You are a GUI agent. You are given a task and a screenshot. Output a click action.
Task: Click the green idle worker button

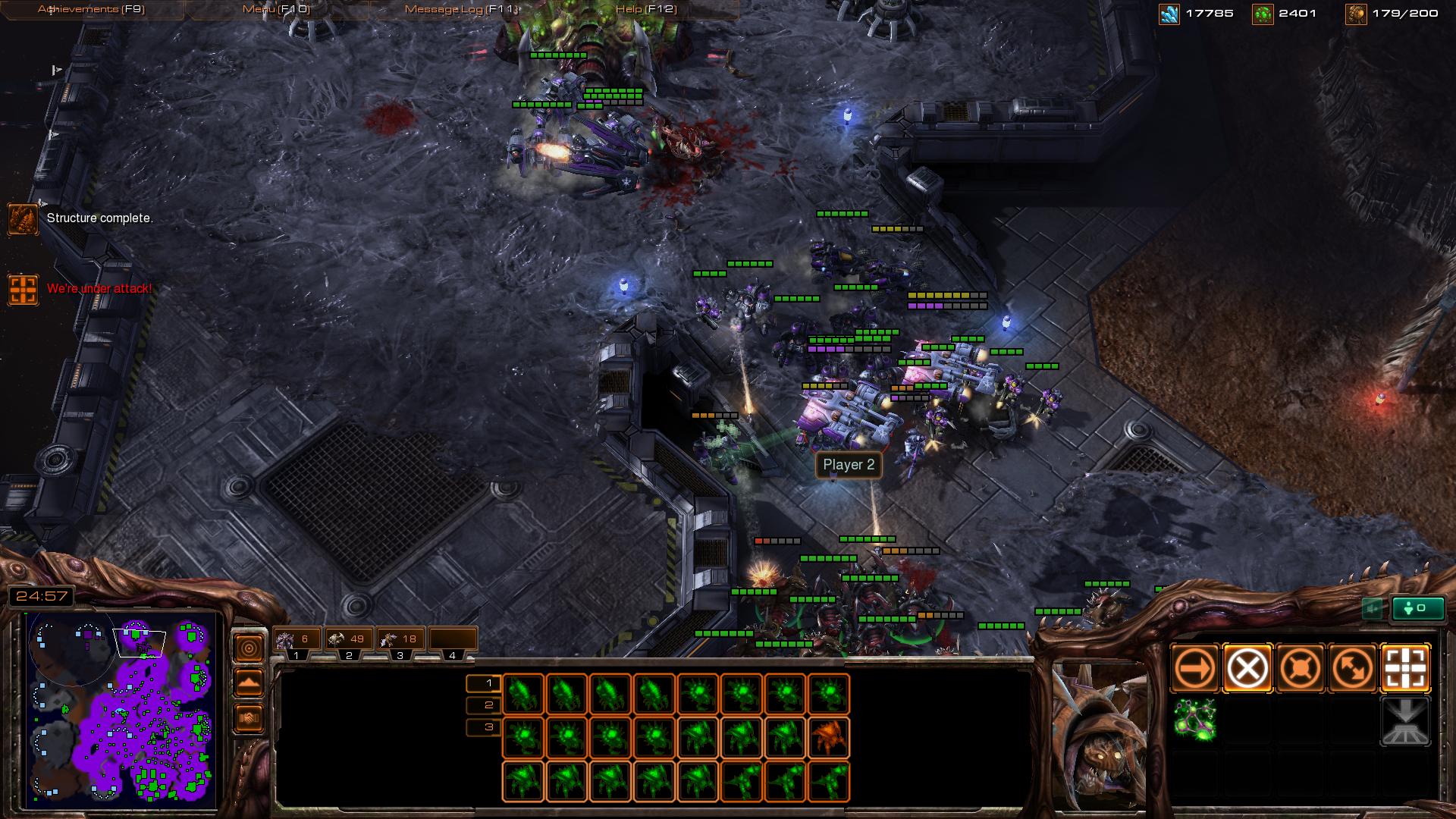click(1417, 608)
